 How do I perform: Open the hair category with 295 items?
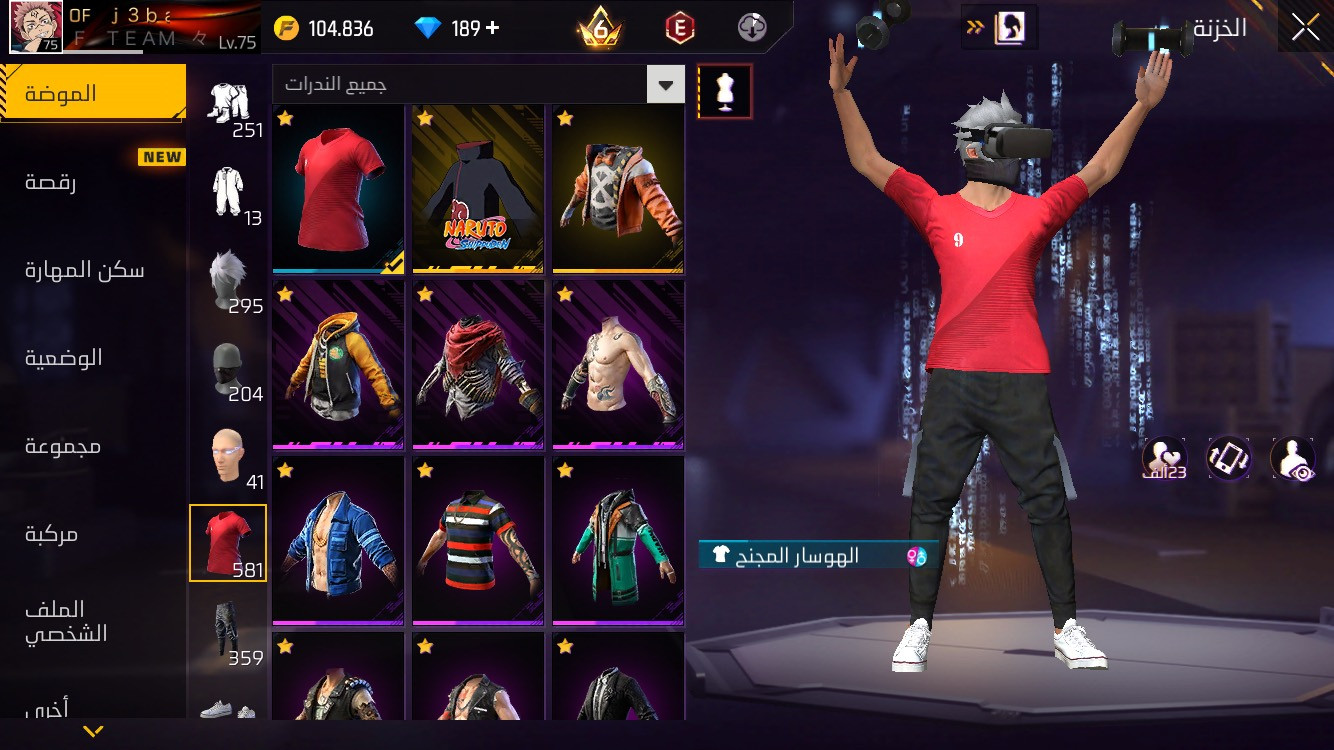[228, 280]
